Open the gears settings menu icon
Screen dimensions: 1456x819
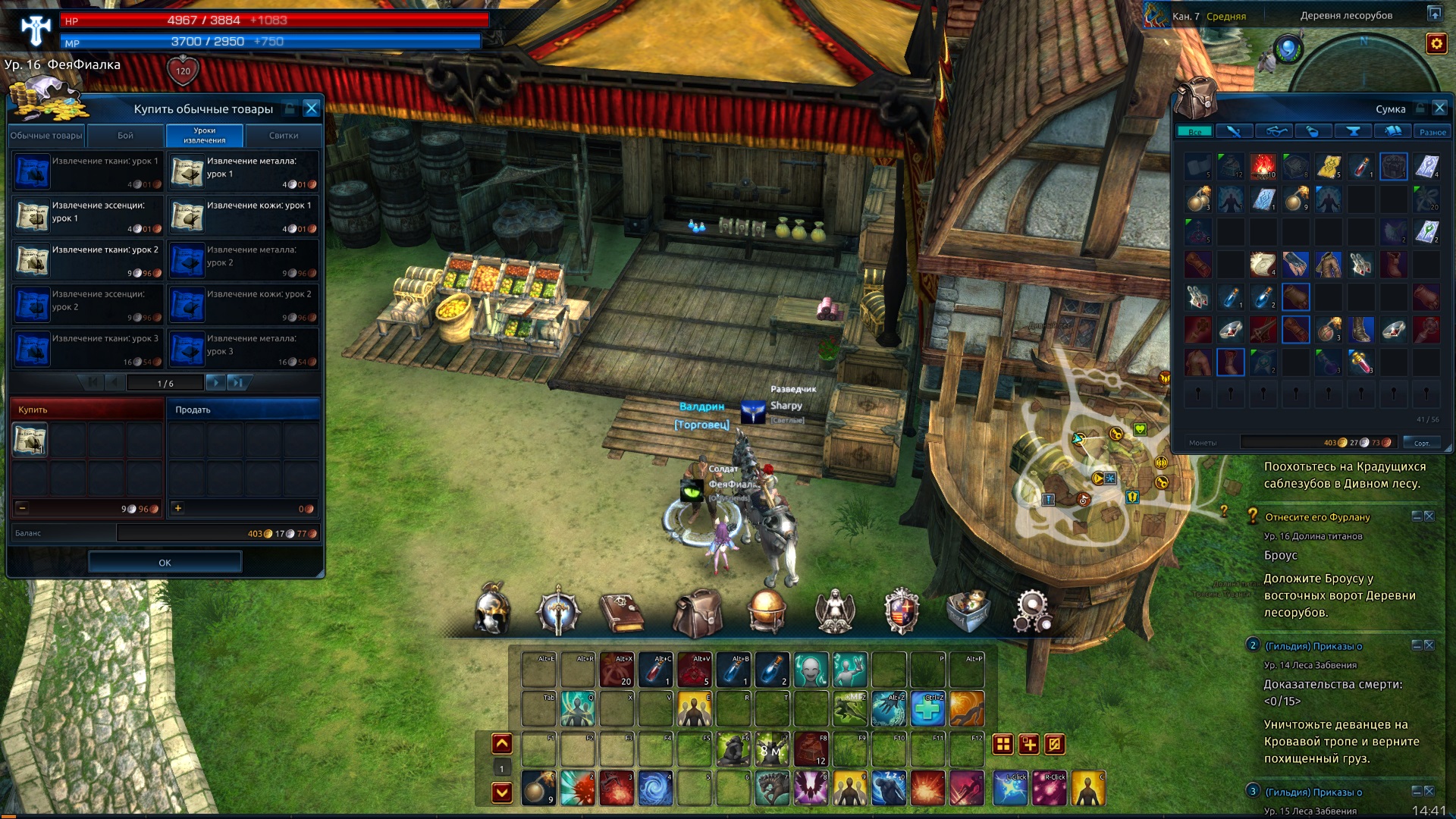tap(1032, 611)
